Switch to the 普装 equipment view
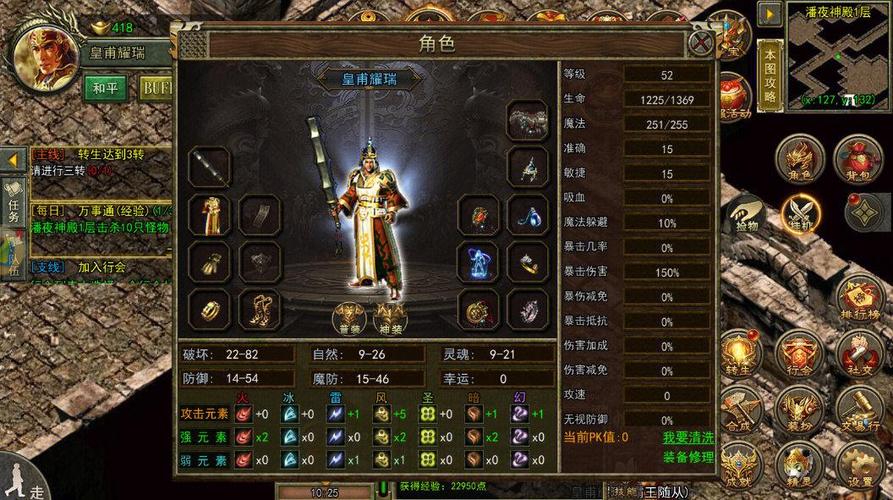The height and width of the screenshot is (500, 893). pyautogui.click(x=348, y=317)
